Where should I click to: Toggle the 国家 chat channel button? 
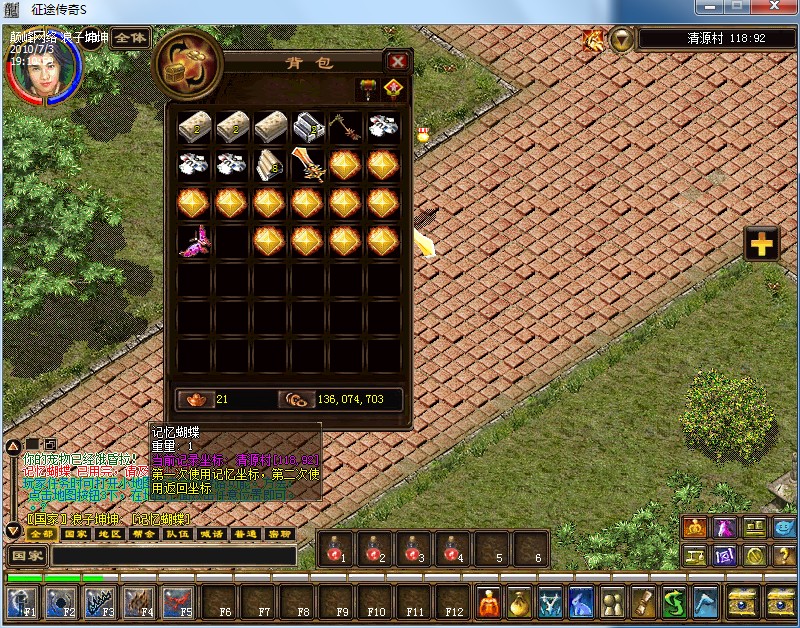tap(27, 555)
